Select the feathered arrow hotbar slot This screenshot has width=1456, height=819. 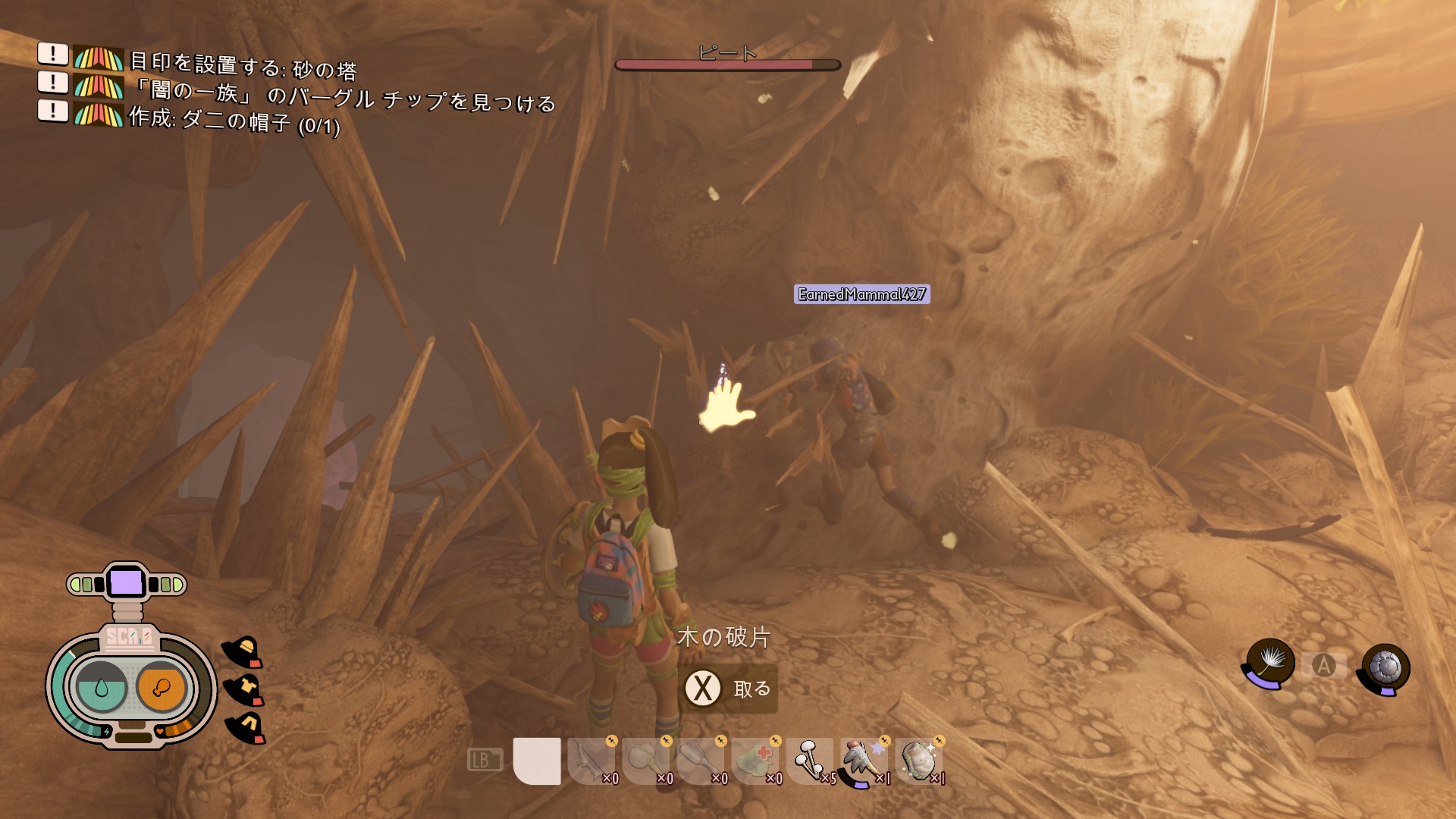tap(864, 761)
